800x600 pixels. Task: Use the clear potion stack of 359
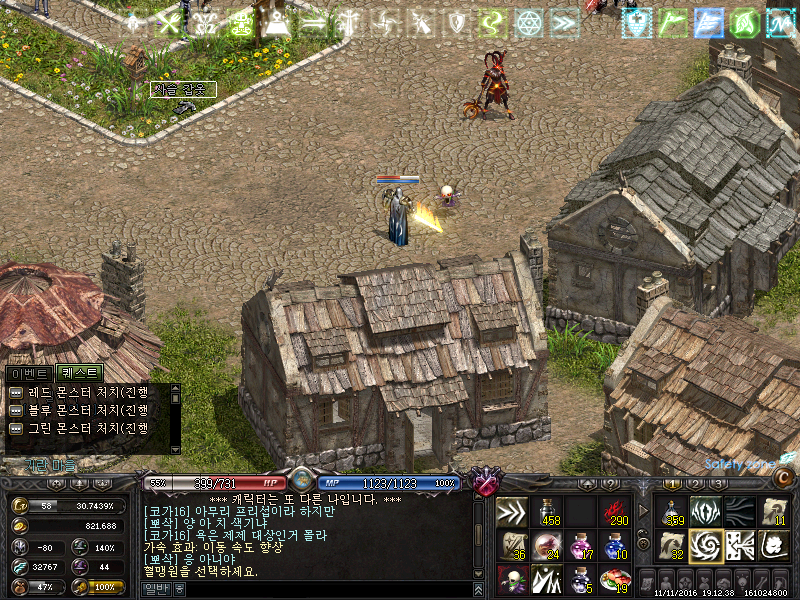(x=672, y=511)
